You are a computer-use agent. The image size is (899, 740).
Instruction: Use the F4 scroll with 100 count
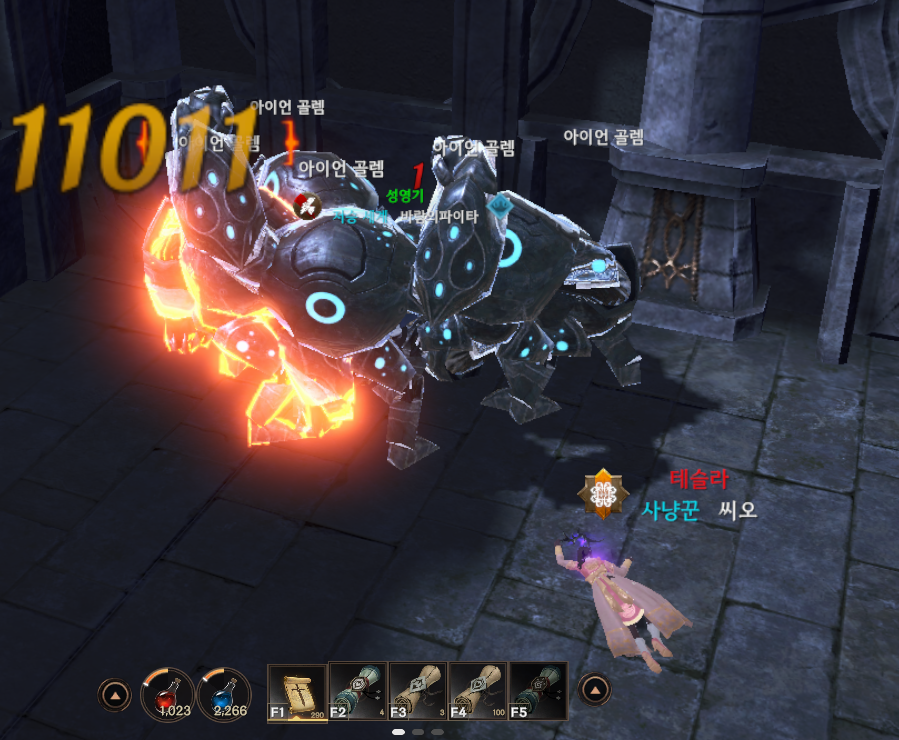478,692
